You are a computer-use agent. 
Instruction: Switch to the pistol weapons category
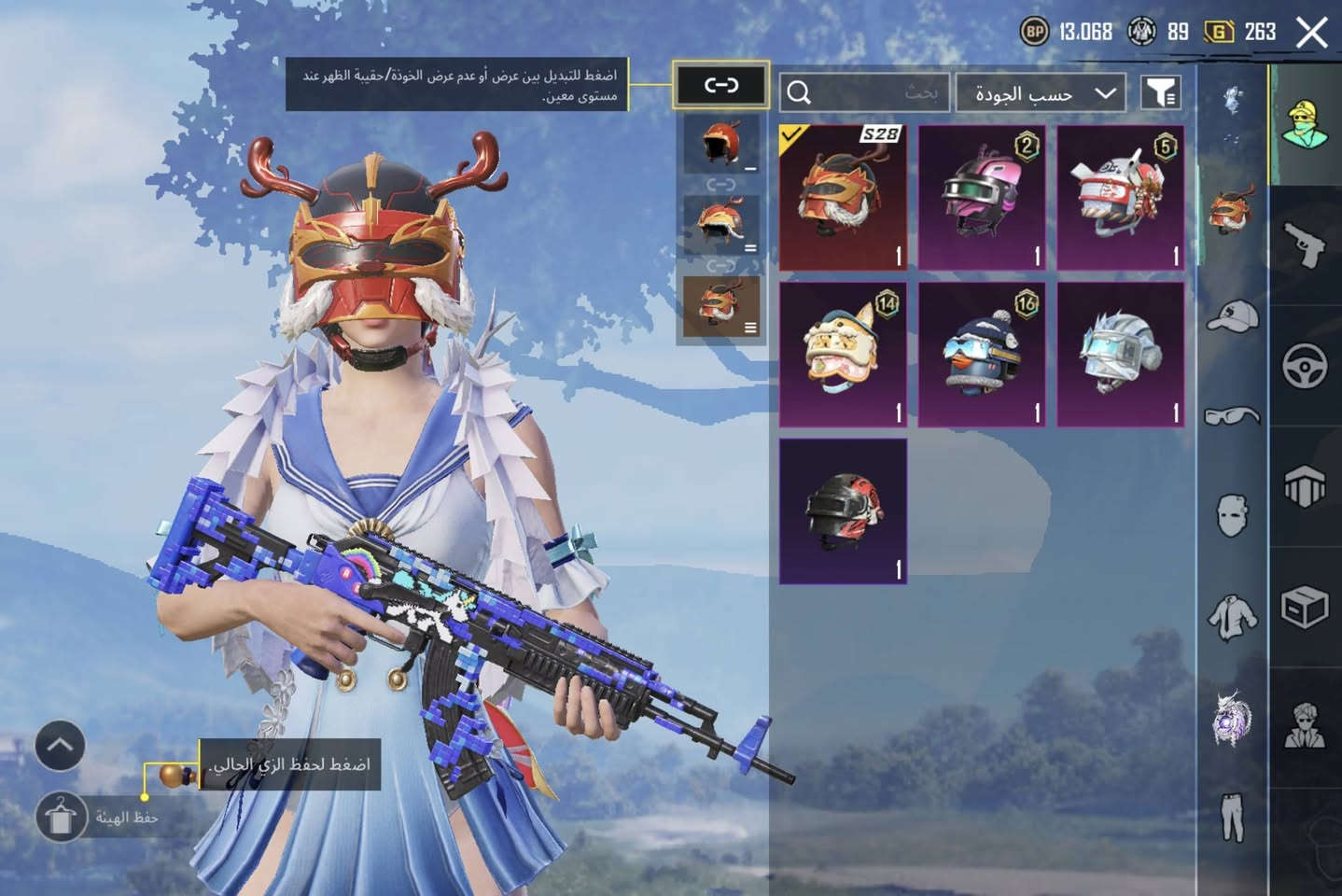[1305, 245]
